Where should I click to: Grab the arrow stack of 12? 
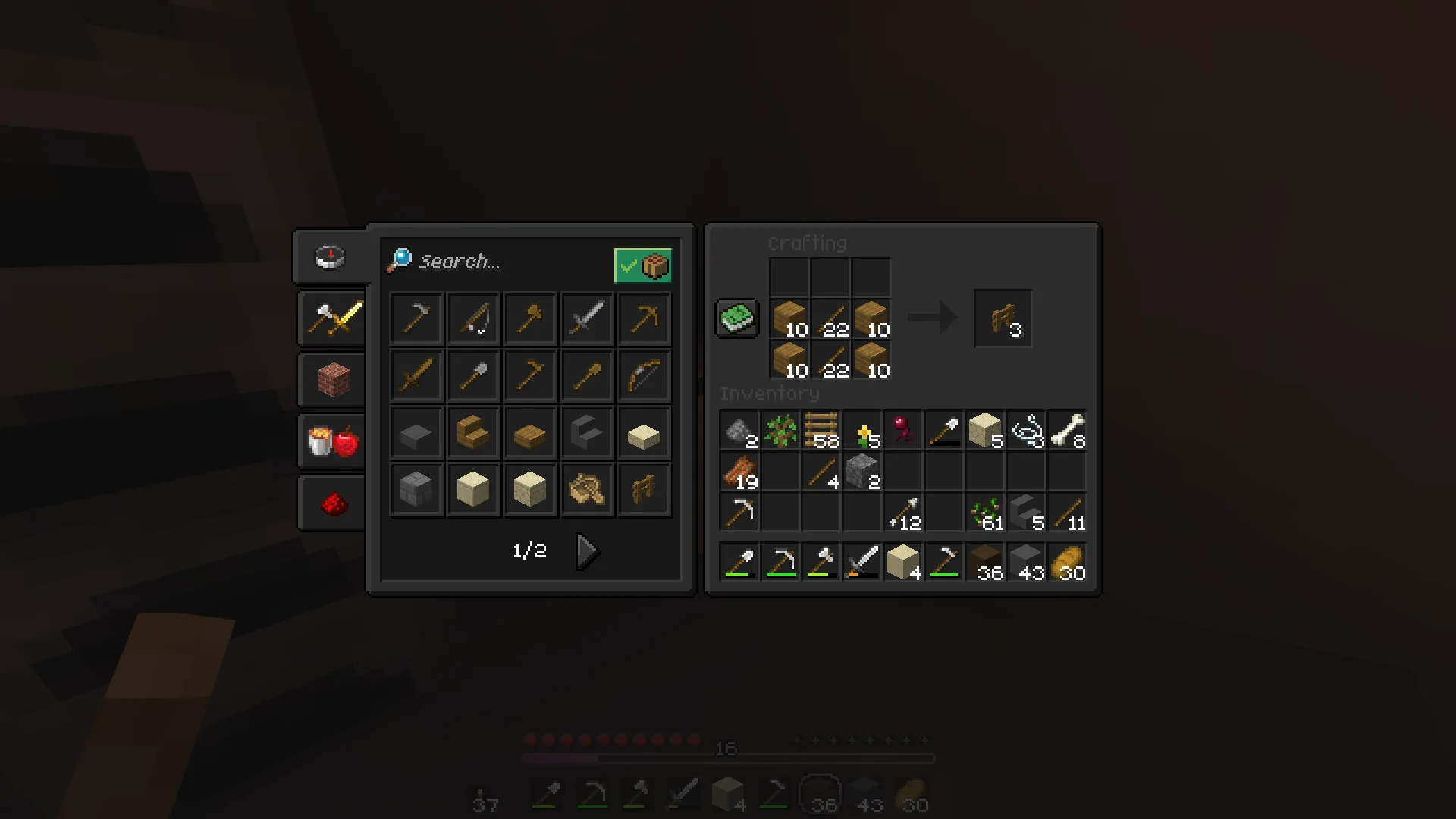pos(903,513)
